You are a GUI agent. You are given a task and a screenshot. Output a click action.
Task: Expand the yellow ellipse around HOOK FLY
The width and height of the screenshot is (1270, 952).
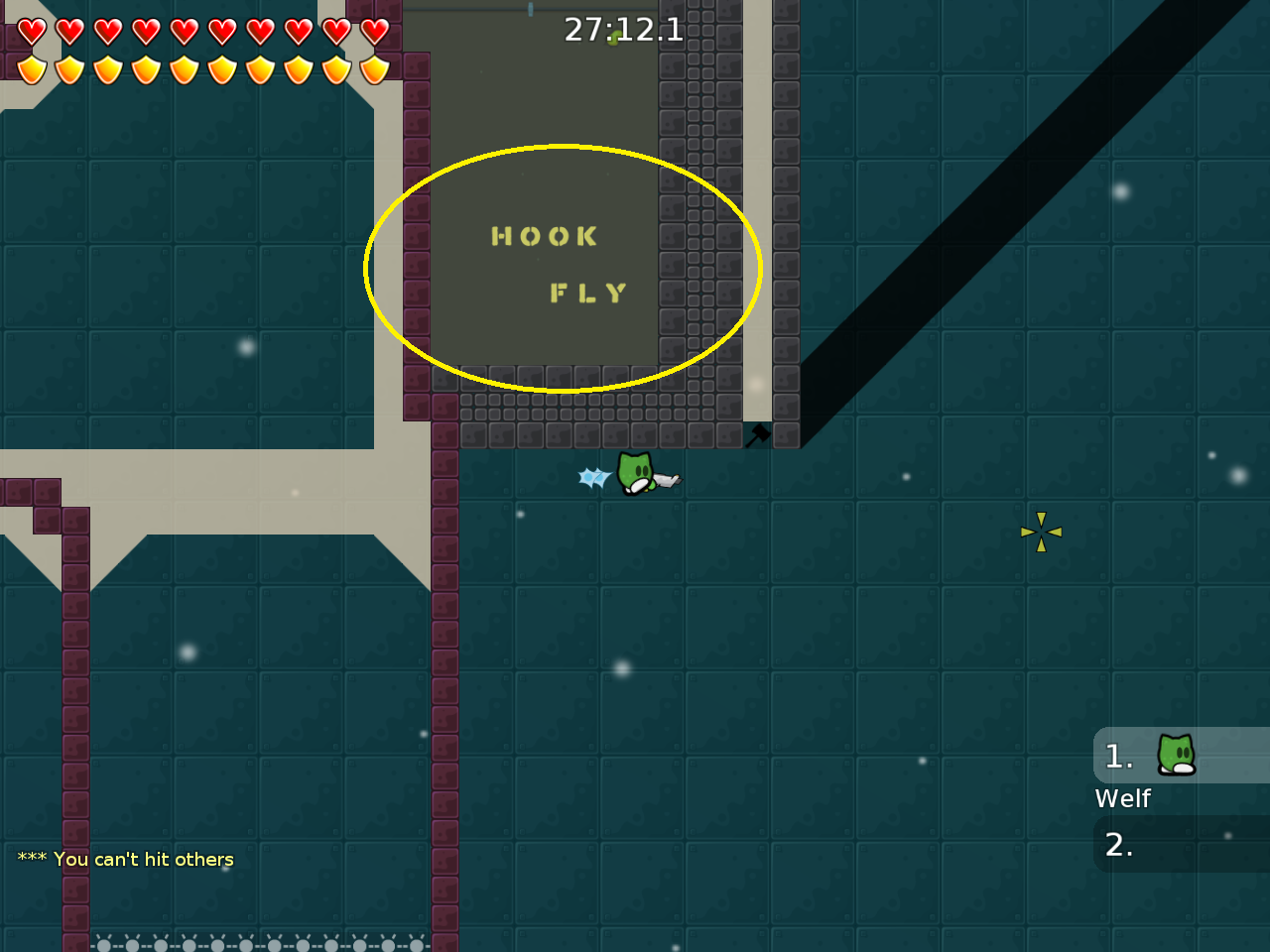pos(563,268)
